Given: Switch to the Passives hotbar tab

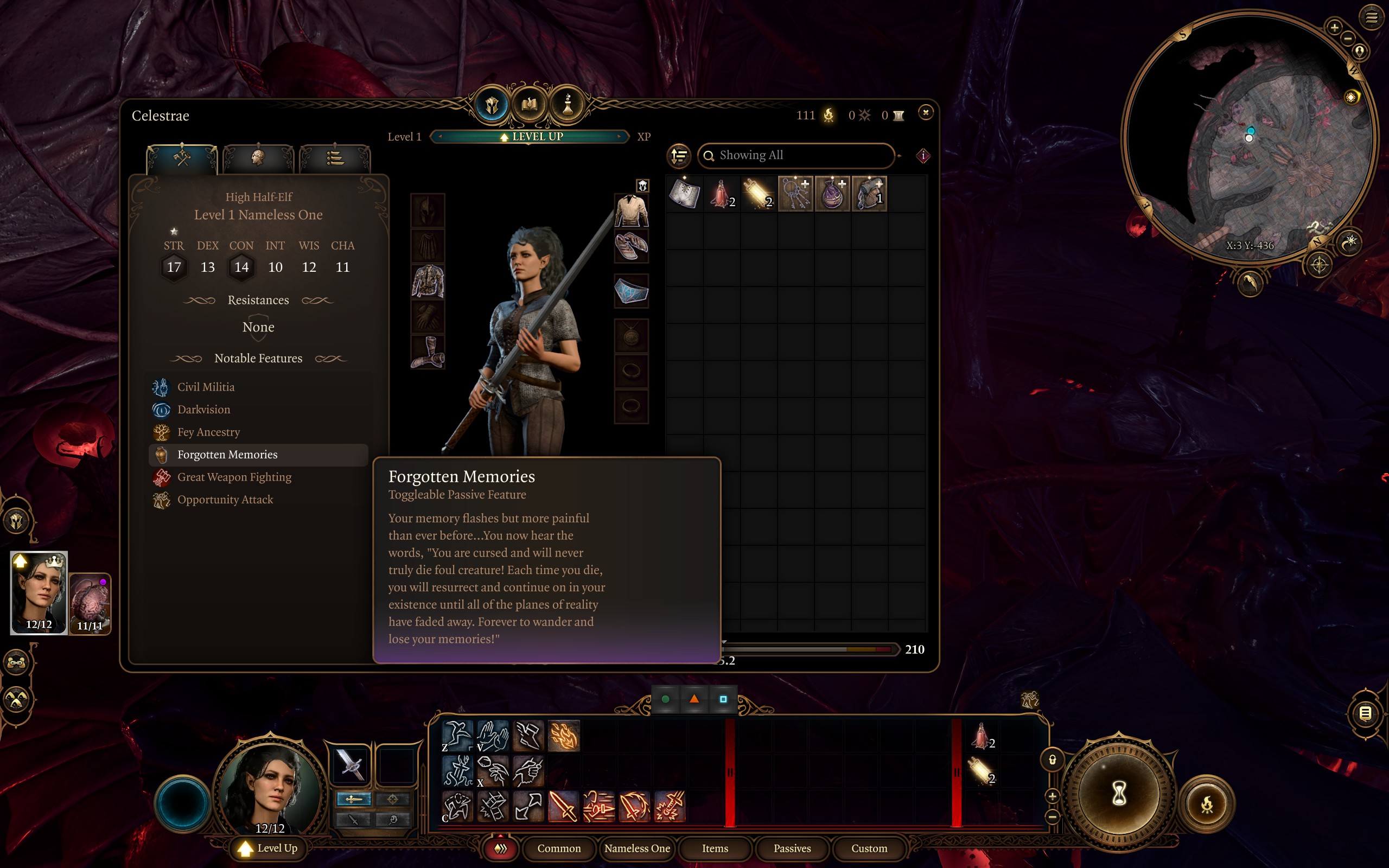Looking at the screenshot, I should pyautogui.click(x=792, y=848).
